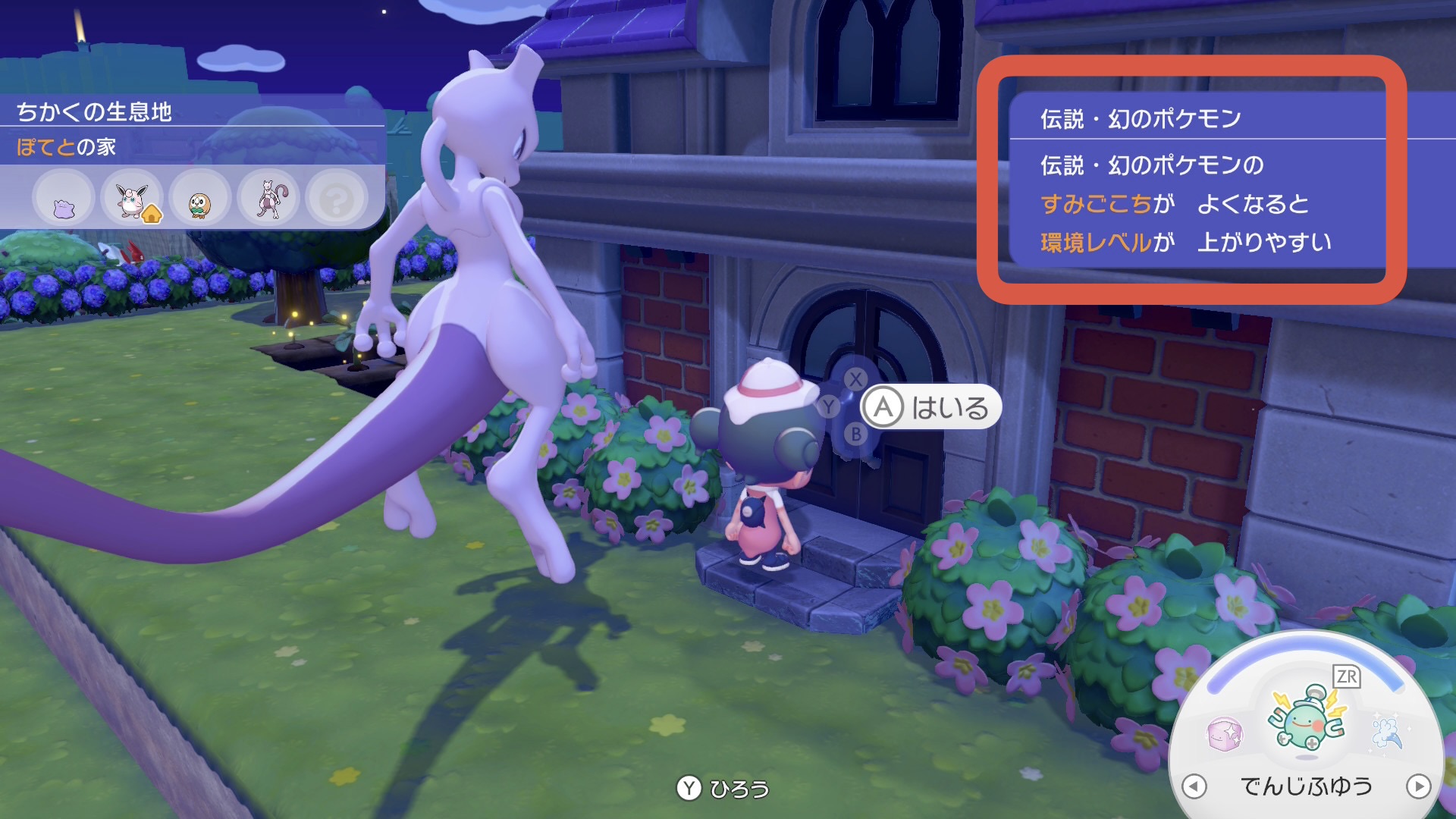Select the Ditto habitat icon
The height and width of the screenshot is (819, 1456).
point(64,200)
